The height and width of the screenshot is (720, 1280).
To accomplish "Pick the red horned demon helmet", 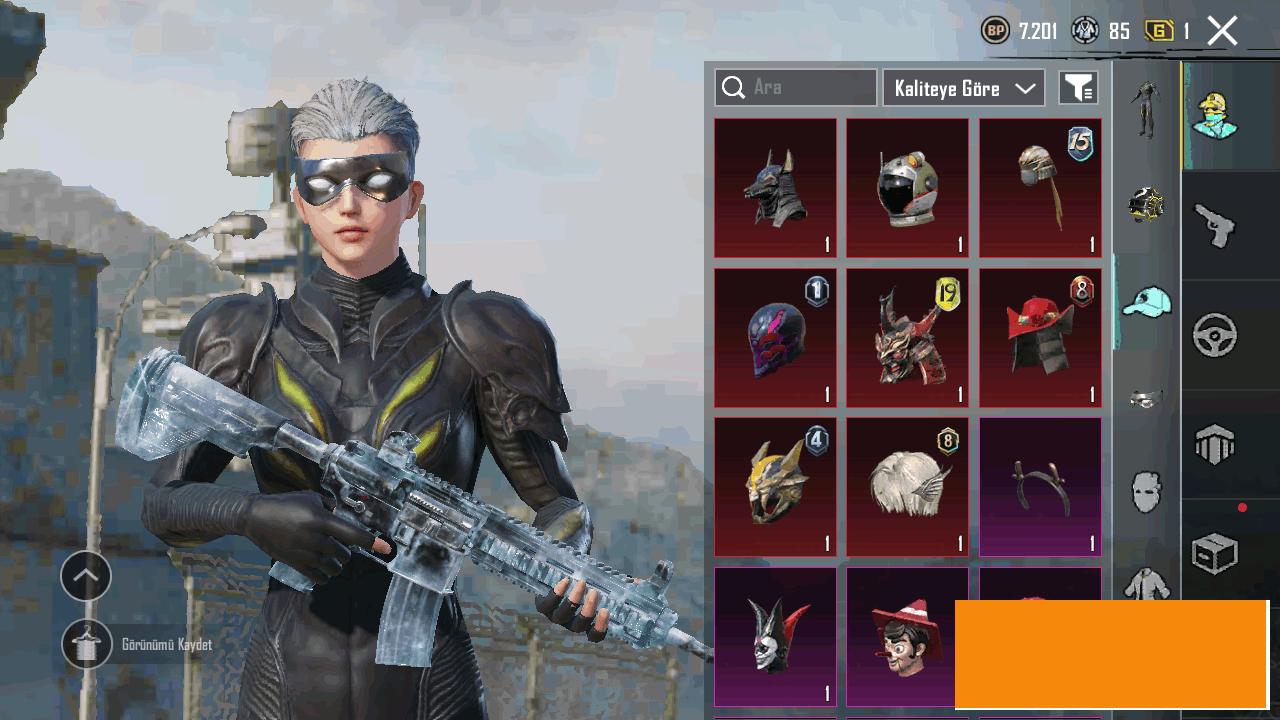I will (907, 338).
